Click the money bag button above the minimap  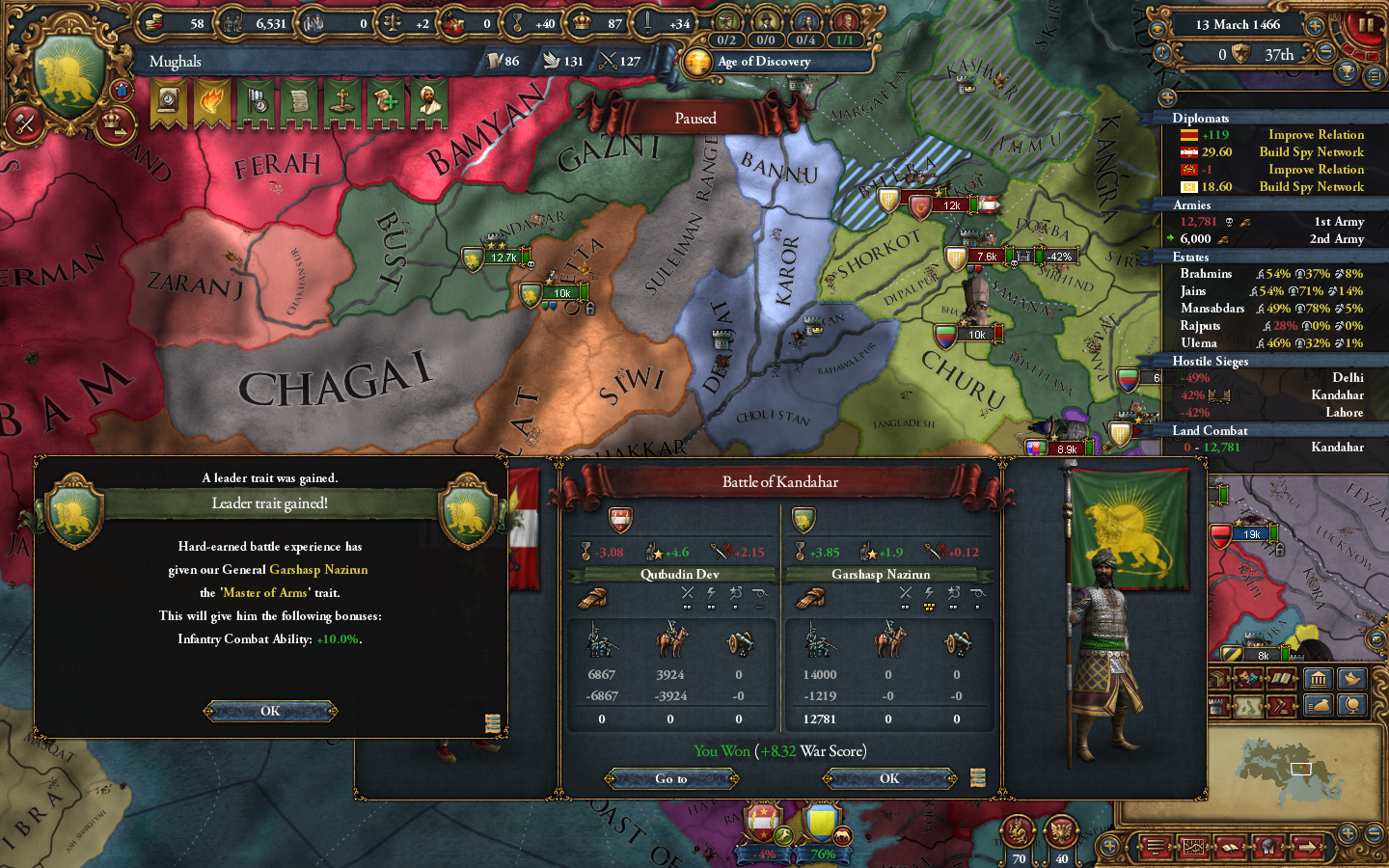click(1318, 706)
